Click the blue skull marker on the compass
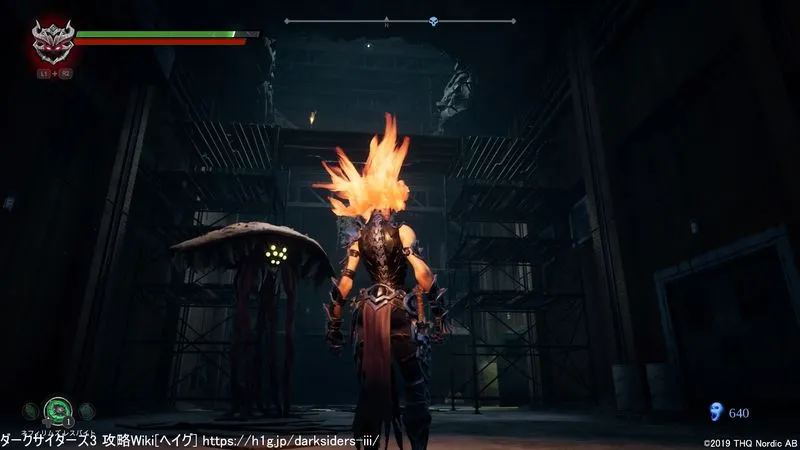 (x=433, y=20)
